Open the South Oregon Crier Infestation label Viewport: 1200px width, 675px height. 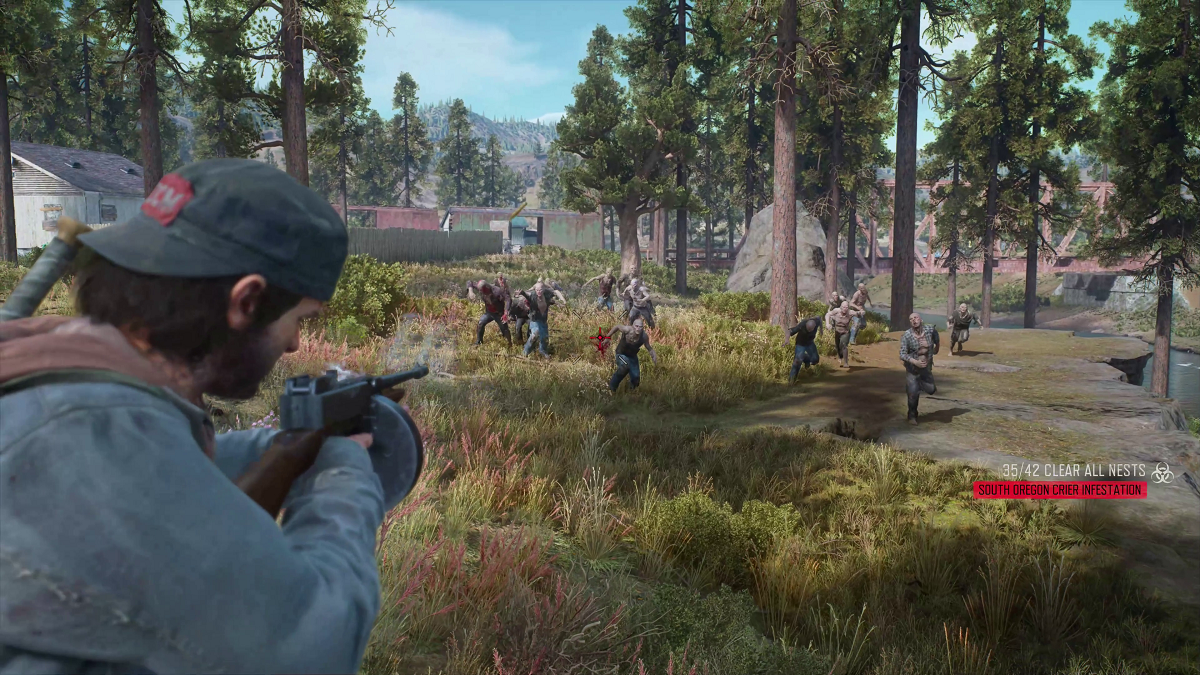point(1059,490)
